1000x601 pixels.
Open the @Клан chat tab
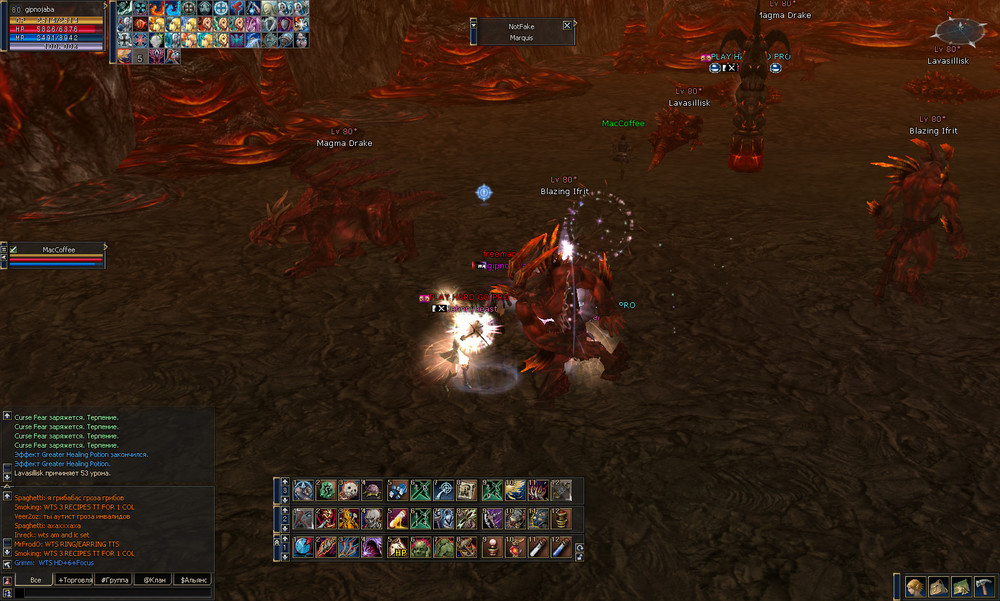152,580
